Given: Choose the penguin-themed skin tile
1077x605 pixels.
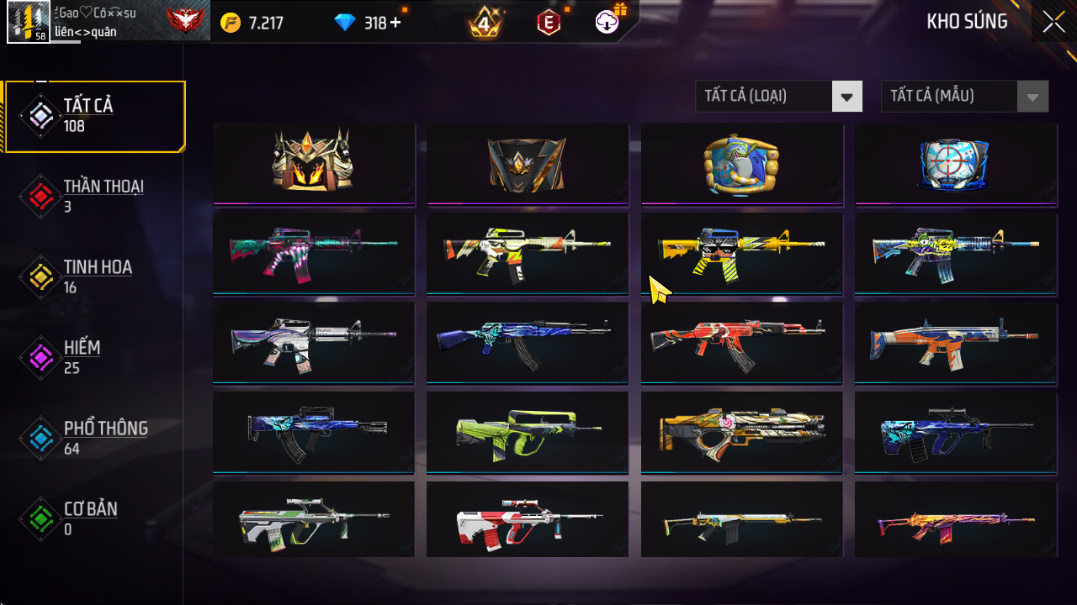Looking at the screenshot, I should 741,163.
